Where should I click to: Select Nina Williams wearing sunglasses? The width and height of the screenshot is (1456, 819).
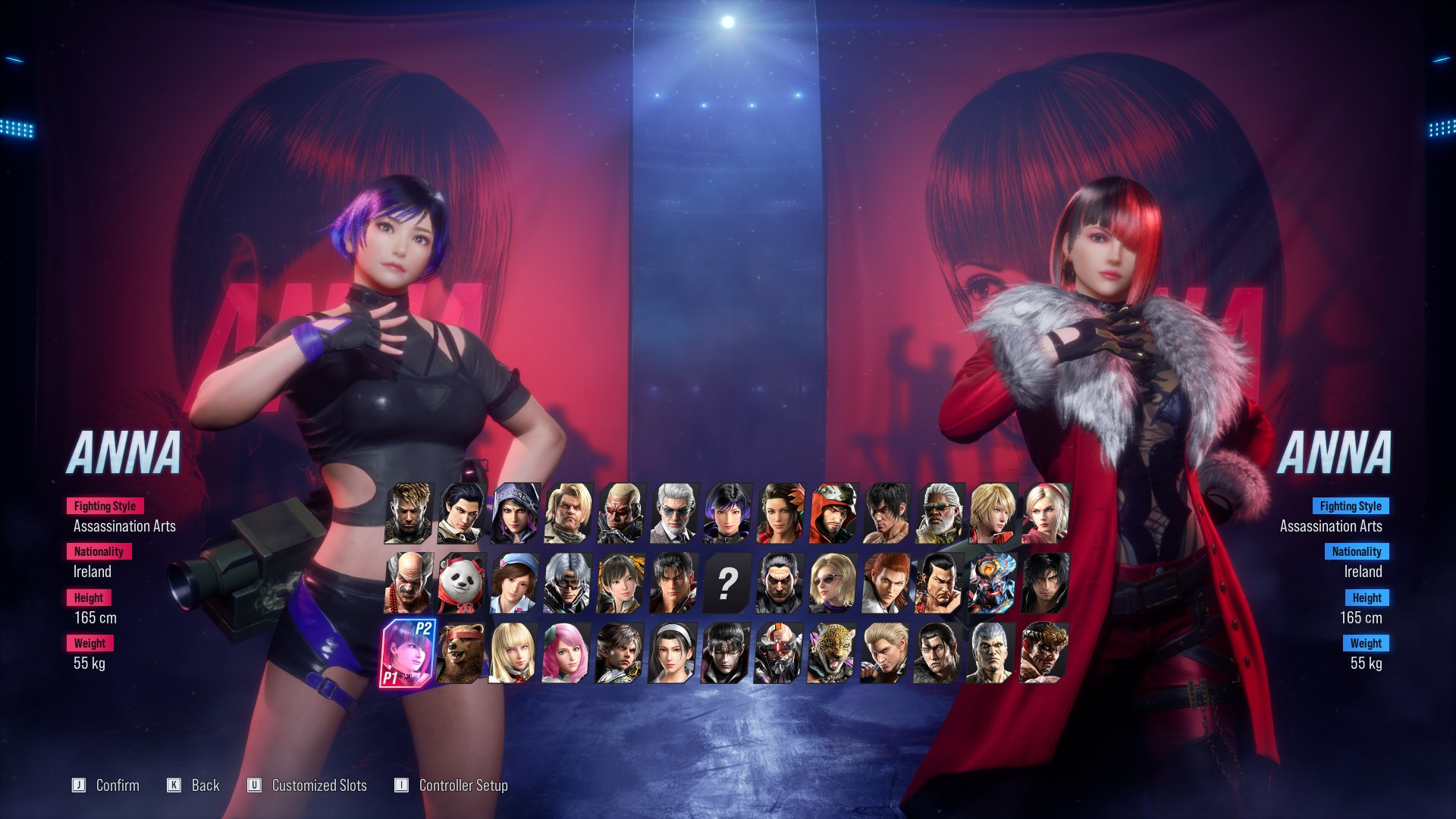coord(833,582)
